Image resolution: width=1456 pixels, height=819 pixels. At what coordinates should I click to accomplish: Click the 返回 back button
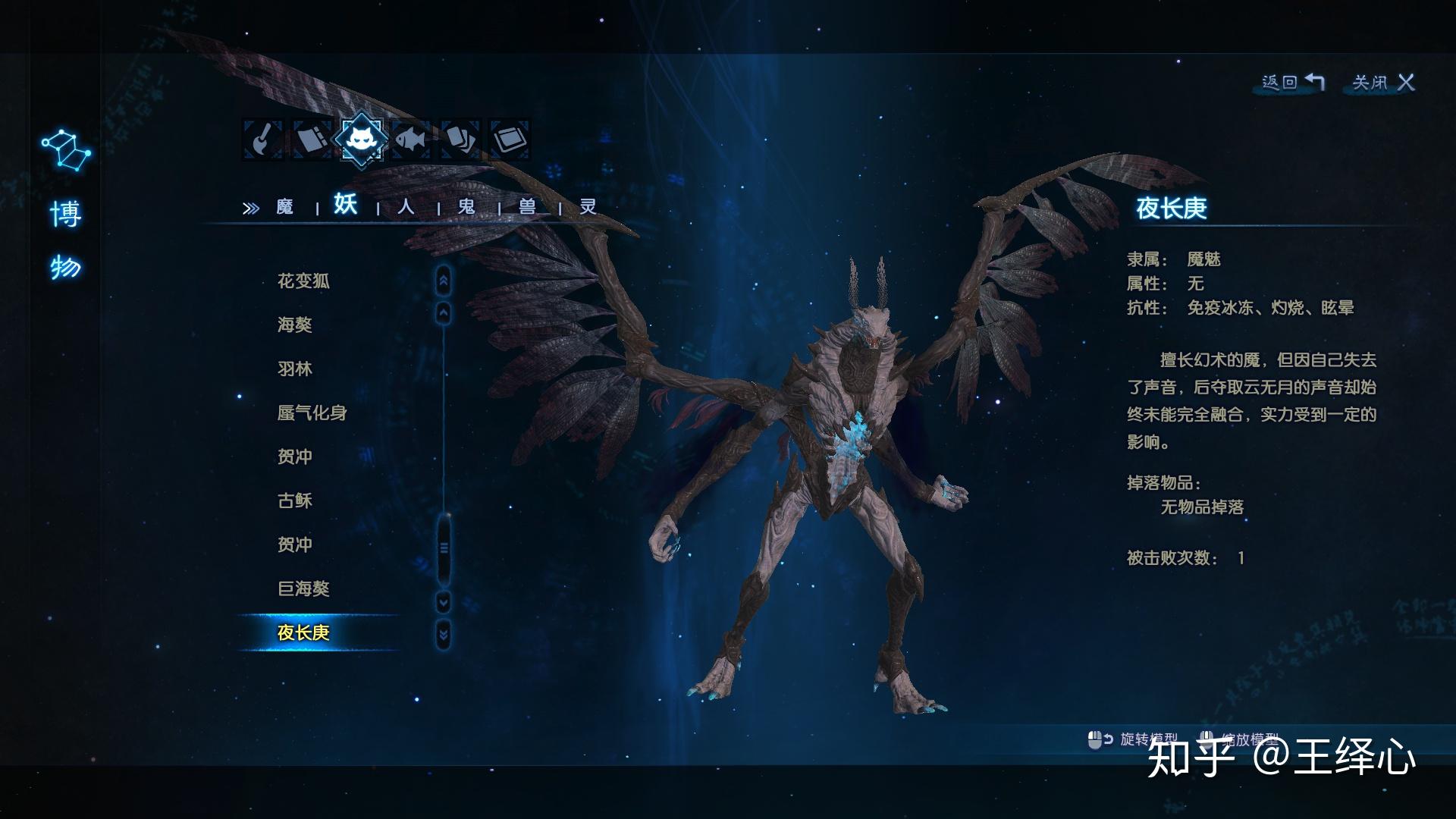point(1292,82)
